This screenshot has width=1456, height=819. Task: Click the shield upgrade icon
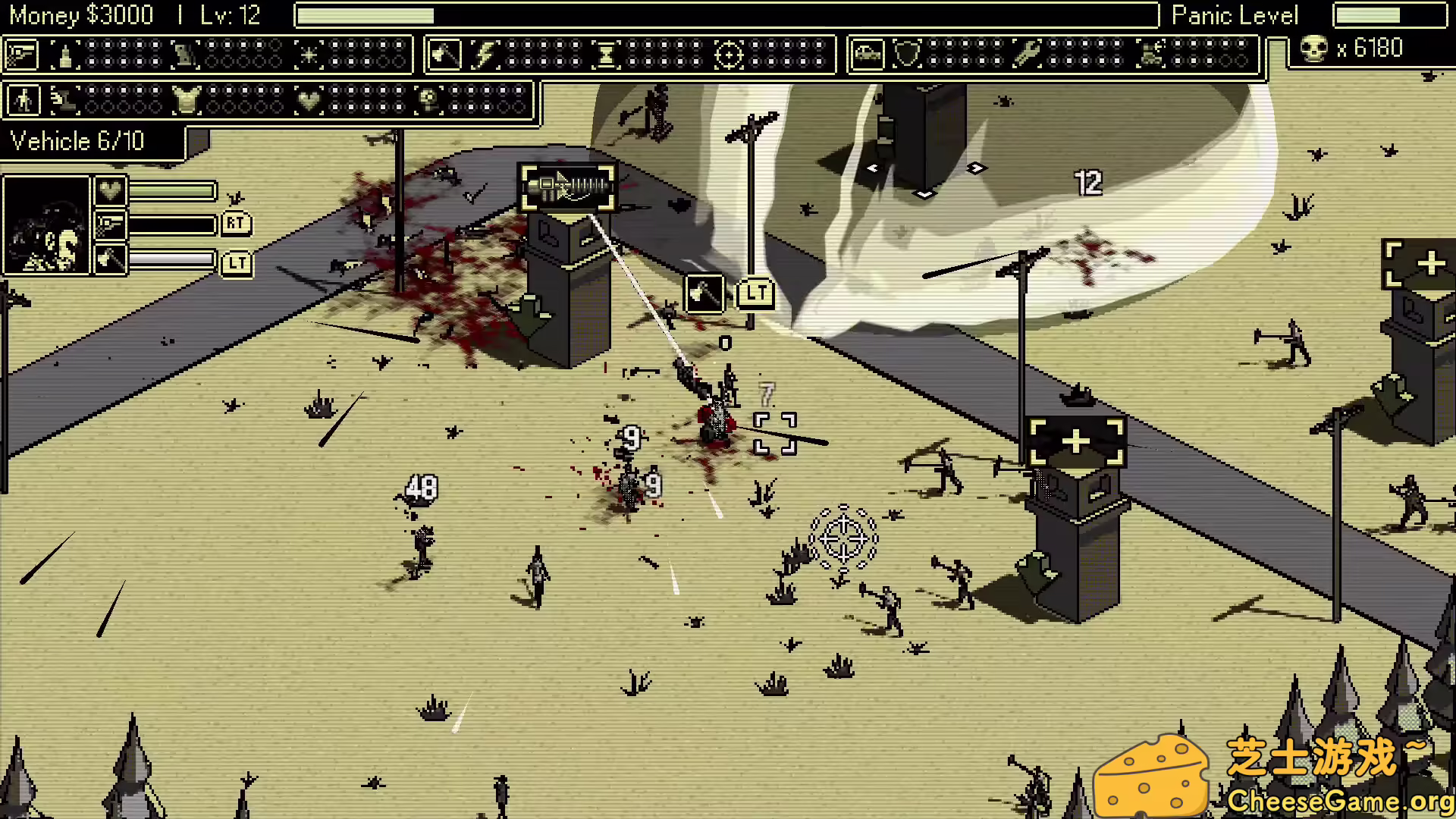click(x=908, y=55)
